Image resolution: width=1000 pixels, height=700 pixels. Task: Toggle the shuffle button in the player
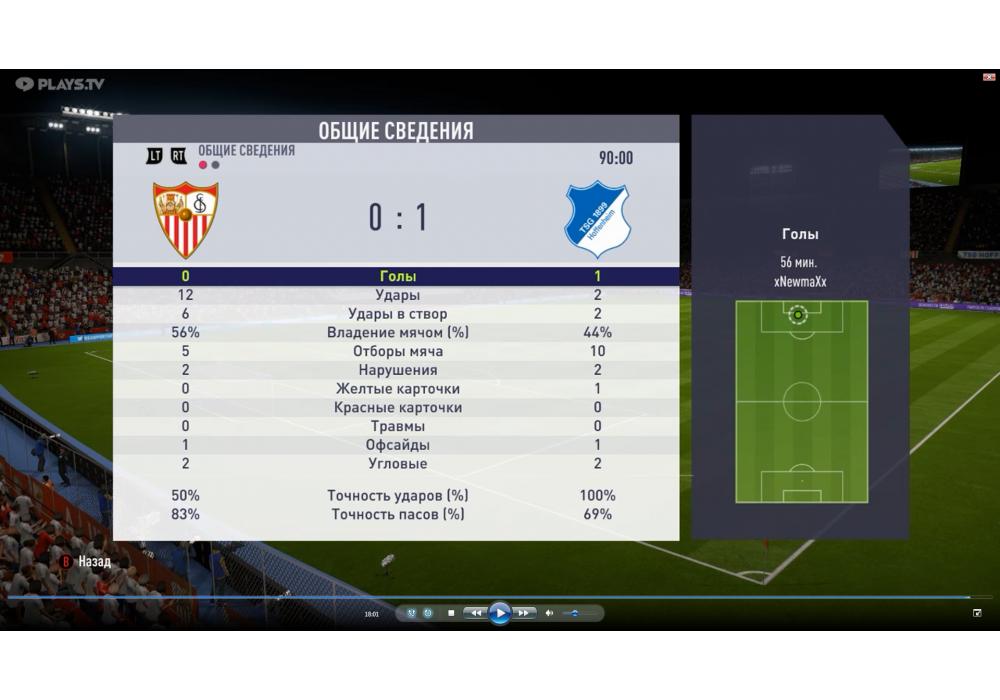411,613
